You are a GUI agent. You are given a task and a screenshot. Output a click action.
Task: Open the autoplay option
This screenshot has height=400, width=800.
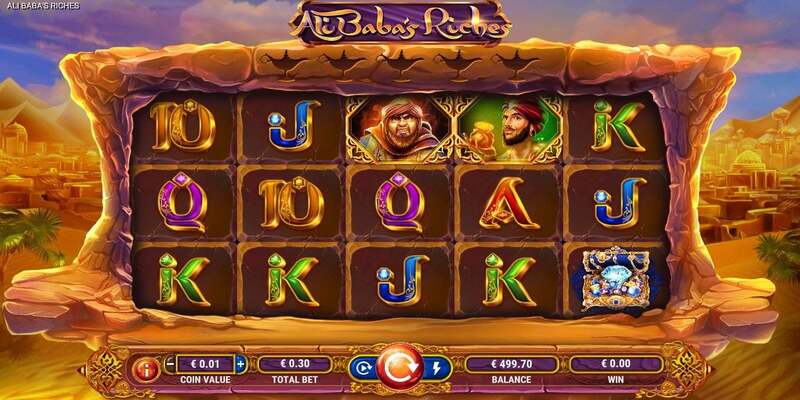(x=364, y=368)
